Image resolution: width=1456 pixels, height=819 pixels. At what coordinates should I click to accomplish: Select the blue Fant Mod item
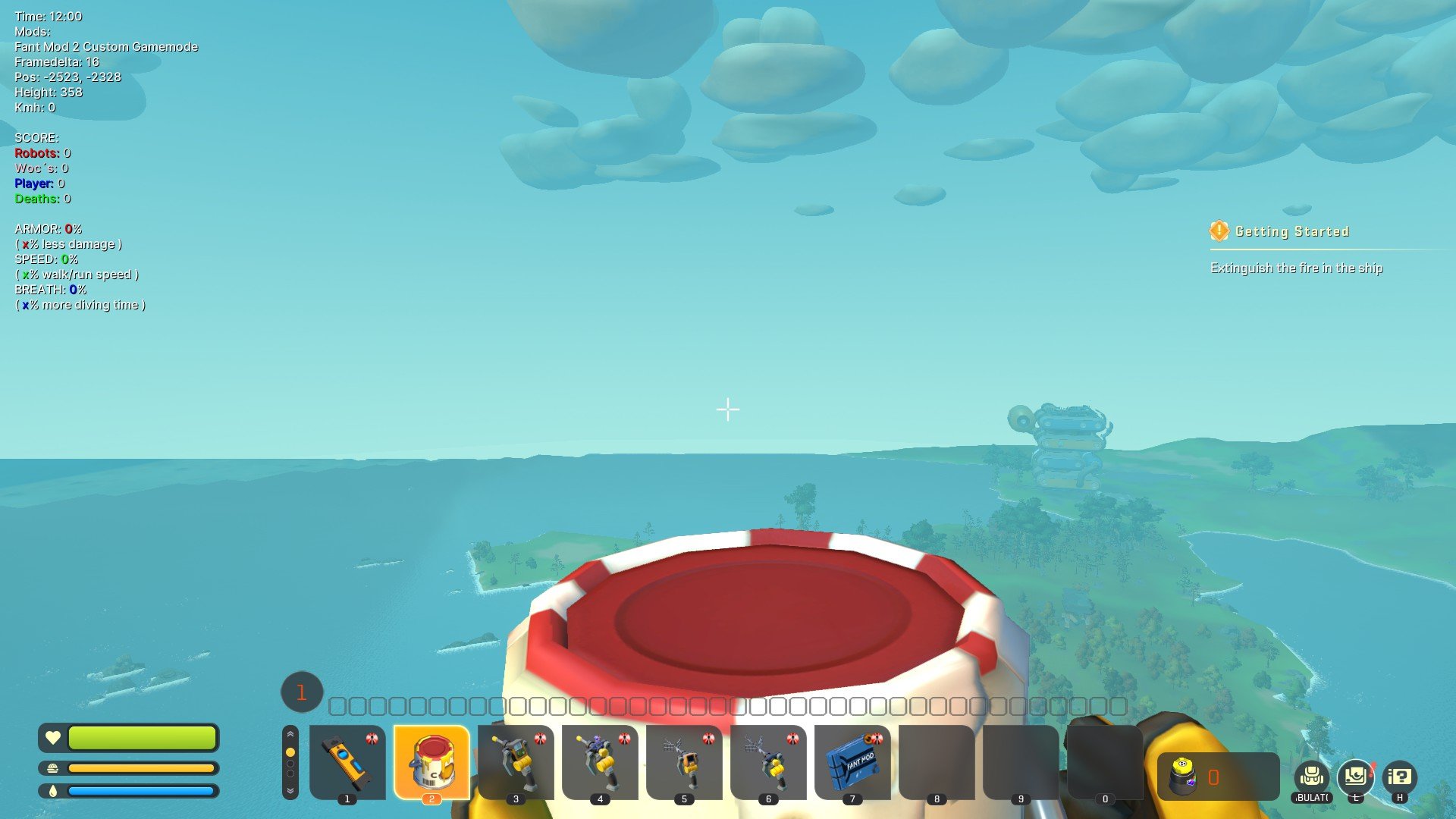click(x=852, y=761)
